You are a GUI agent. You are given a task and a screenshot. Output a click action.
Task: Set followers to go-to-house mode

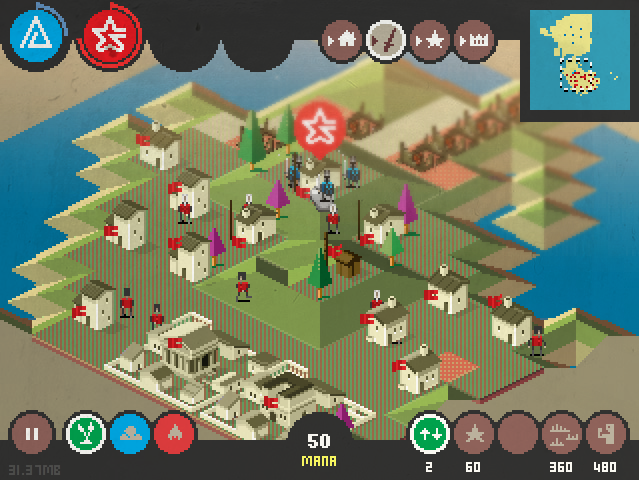[x=342, y=41]
